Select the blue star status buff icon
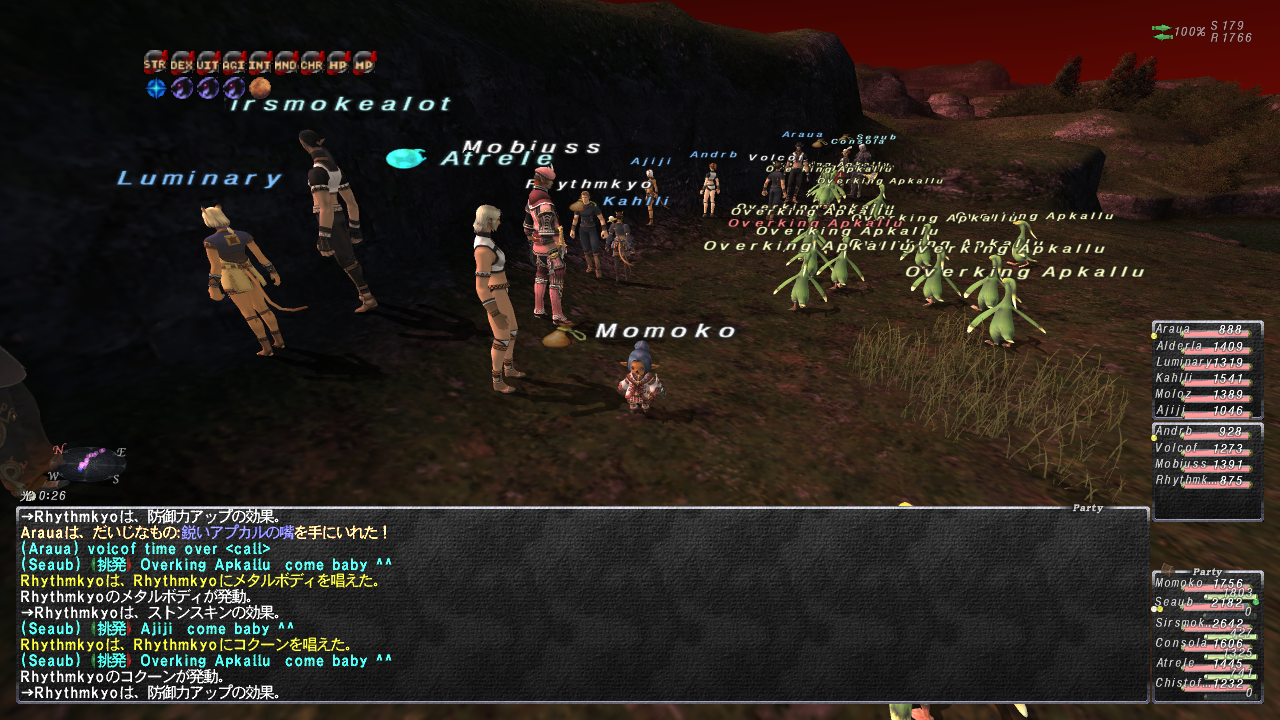The width and height of the screenshot is (1280, 720). point(156,88)
